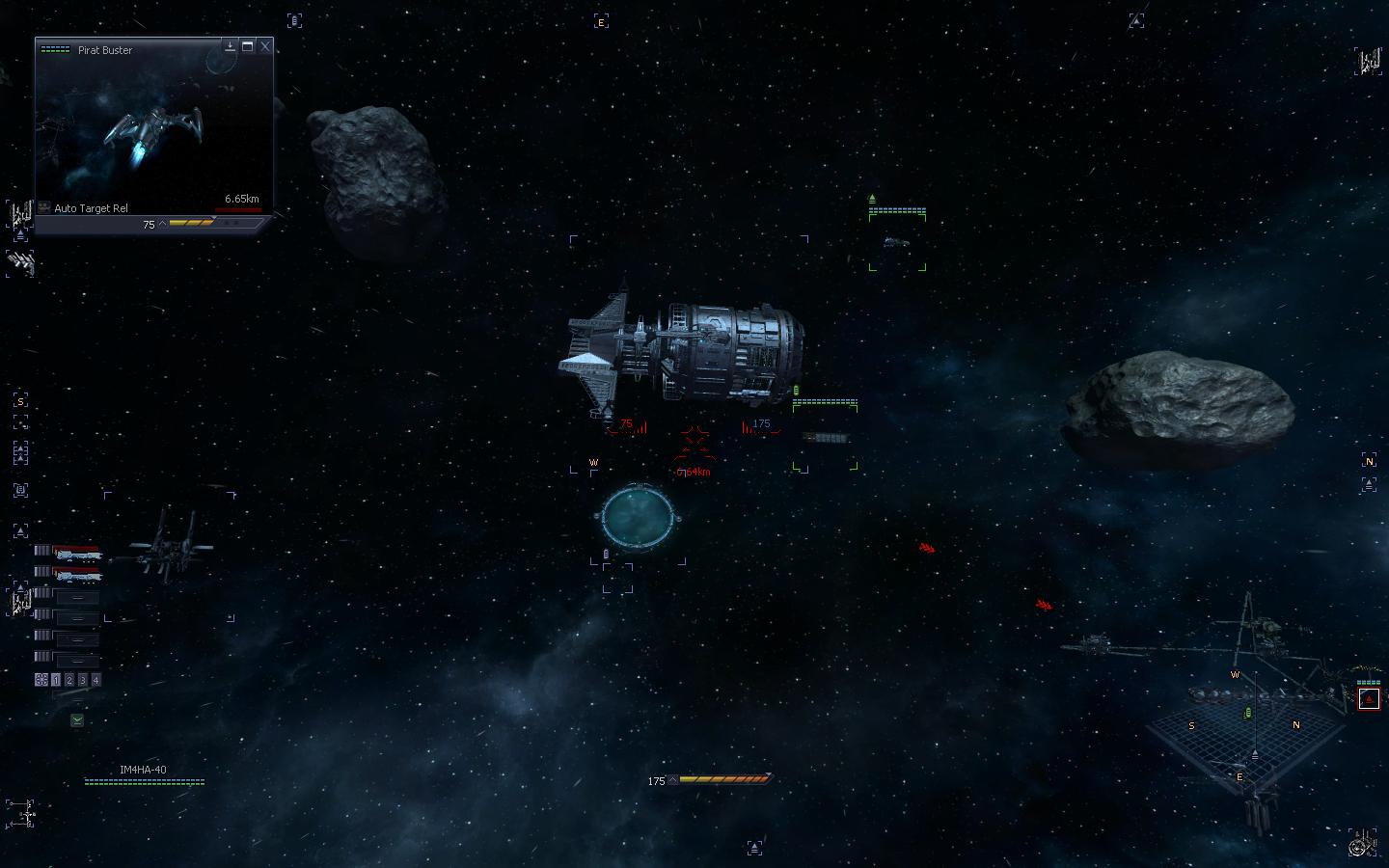This screenshot has width=1389, height=868.
Task: Select the second installed laser slot
Action: tap(76, 575)
